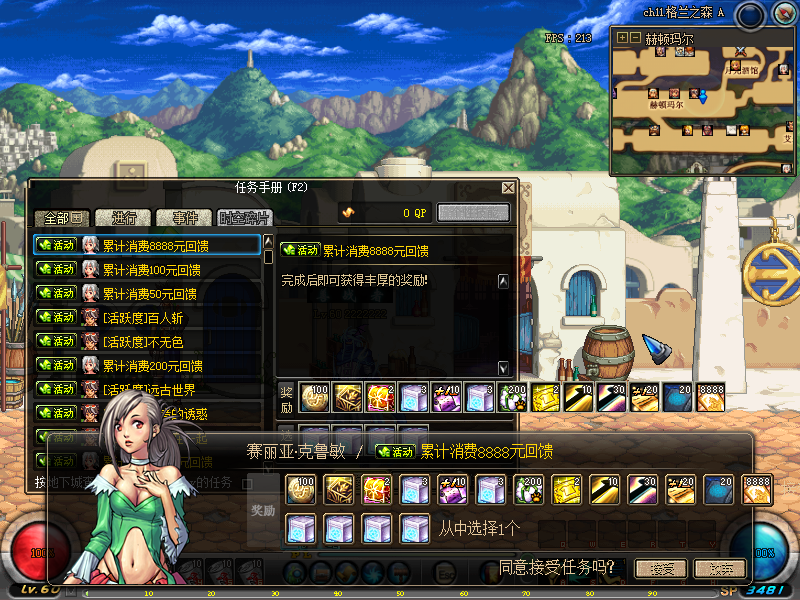Zoom out the minimap with minus button
This screenshot has height=600, width=800.
coord(636,38)
